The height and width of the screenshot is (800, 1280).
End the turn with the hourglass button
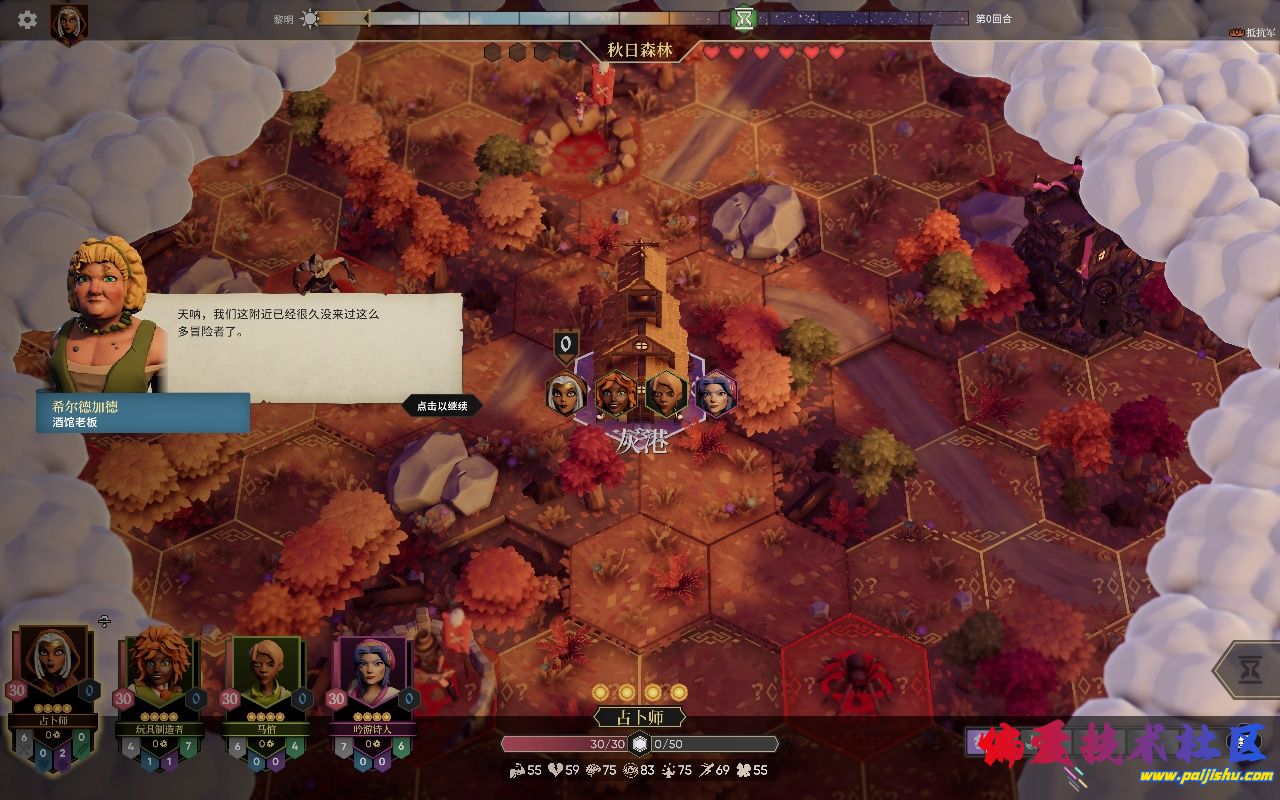(1249, 671)
